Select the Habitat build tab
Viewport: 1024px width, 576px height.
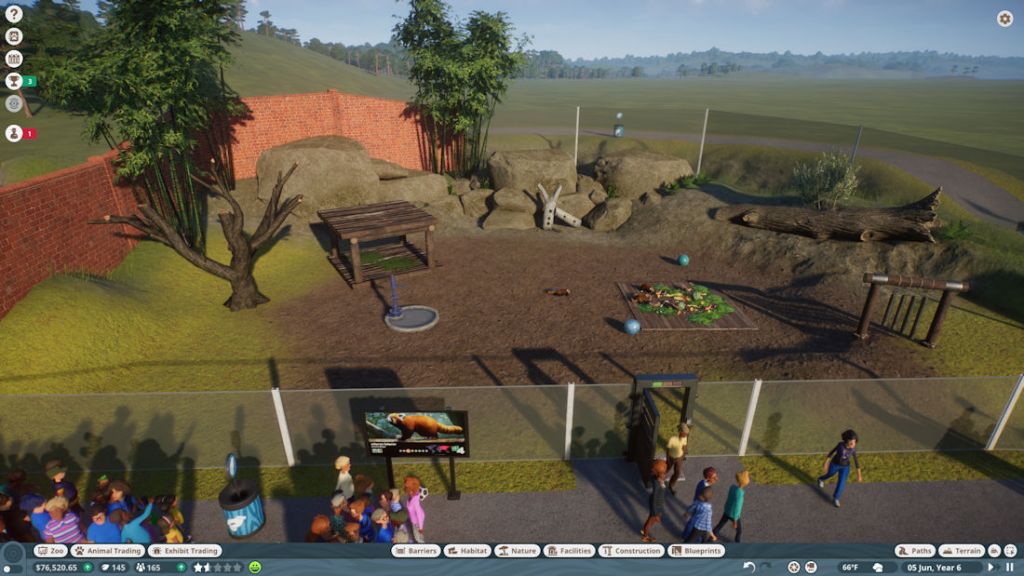(466, 551)
